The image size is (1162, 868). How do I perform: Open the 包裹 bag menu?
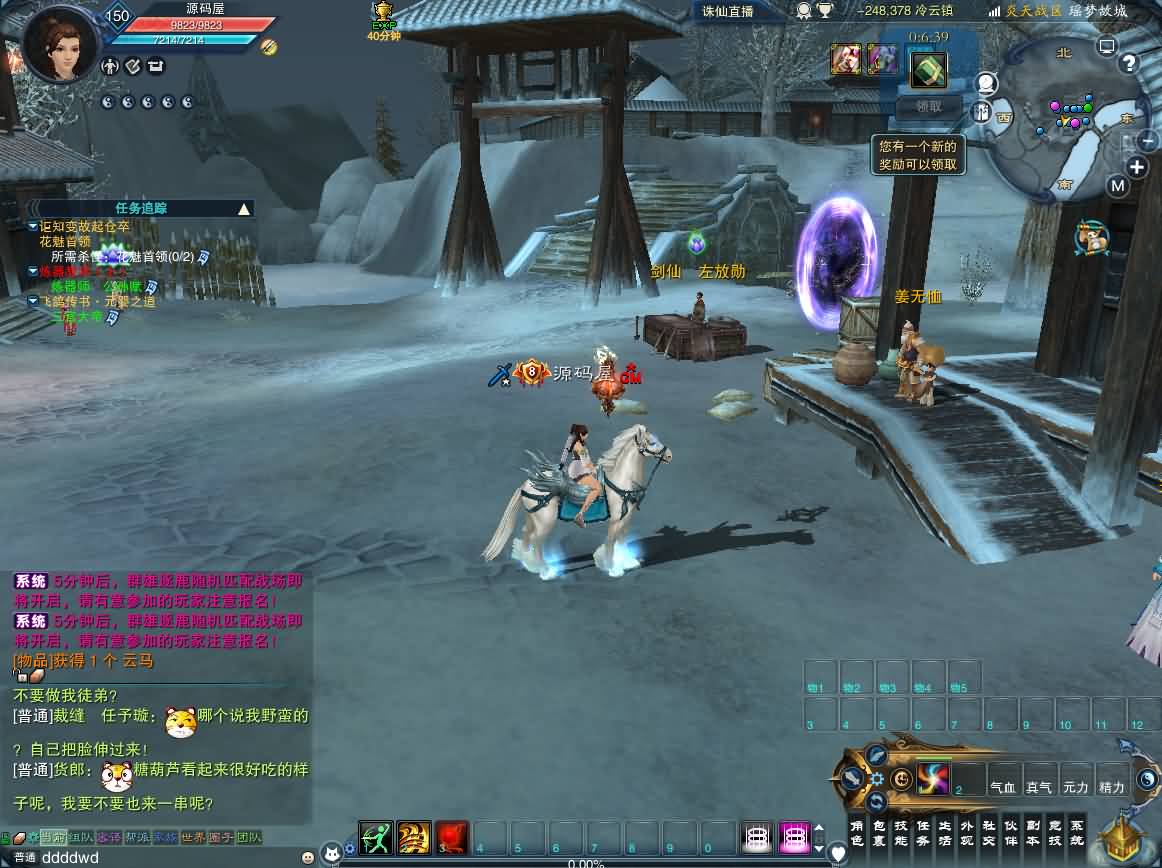(879, 832)
